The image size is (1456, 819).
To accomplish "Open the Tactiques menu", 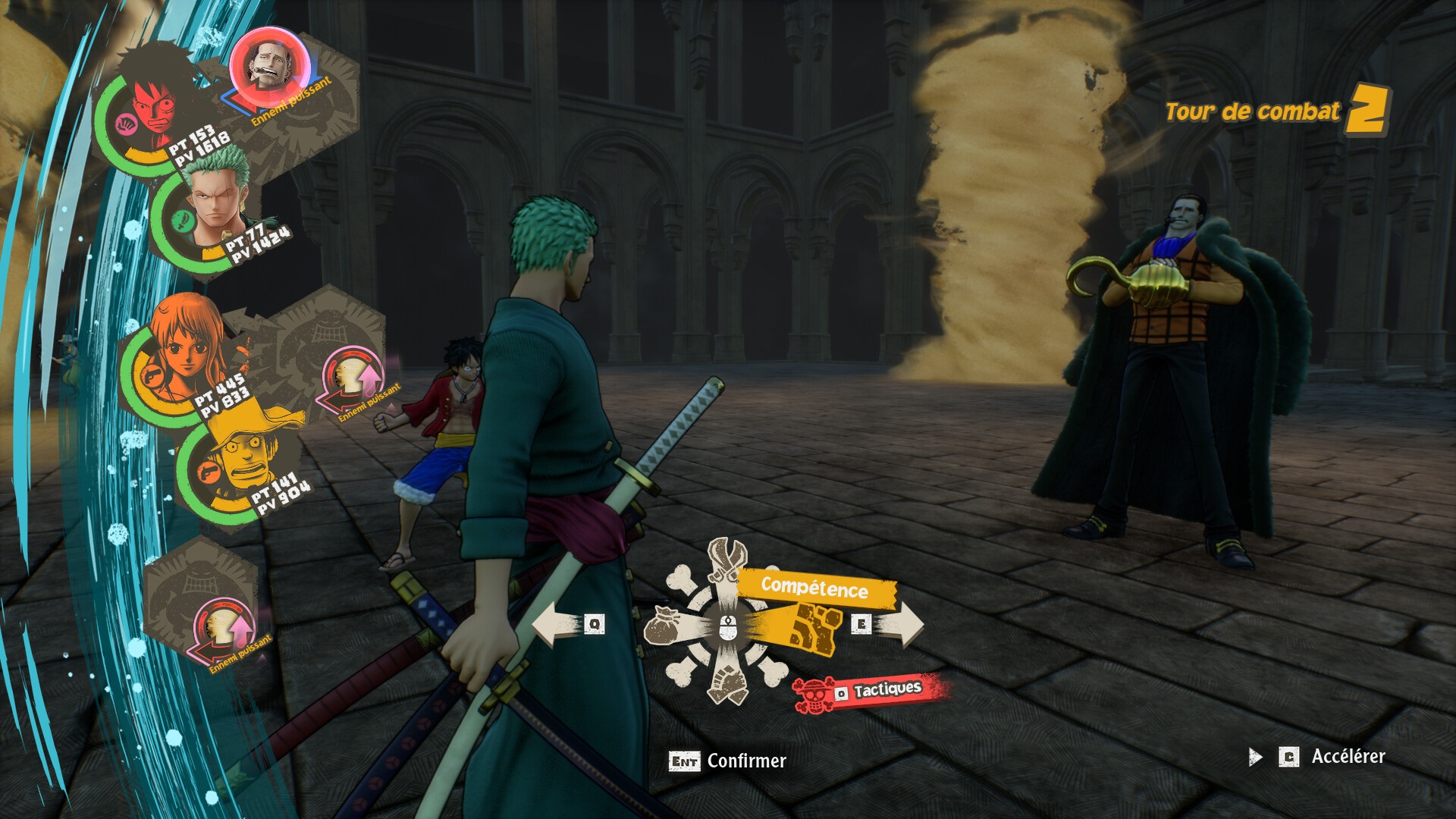I will (x=874, y=691).
